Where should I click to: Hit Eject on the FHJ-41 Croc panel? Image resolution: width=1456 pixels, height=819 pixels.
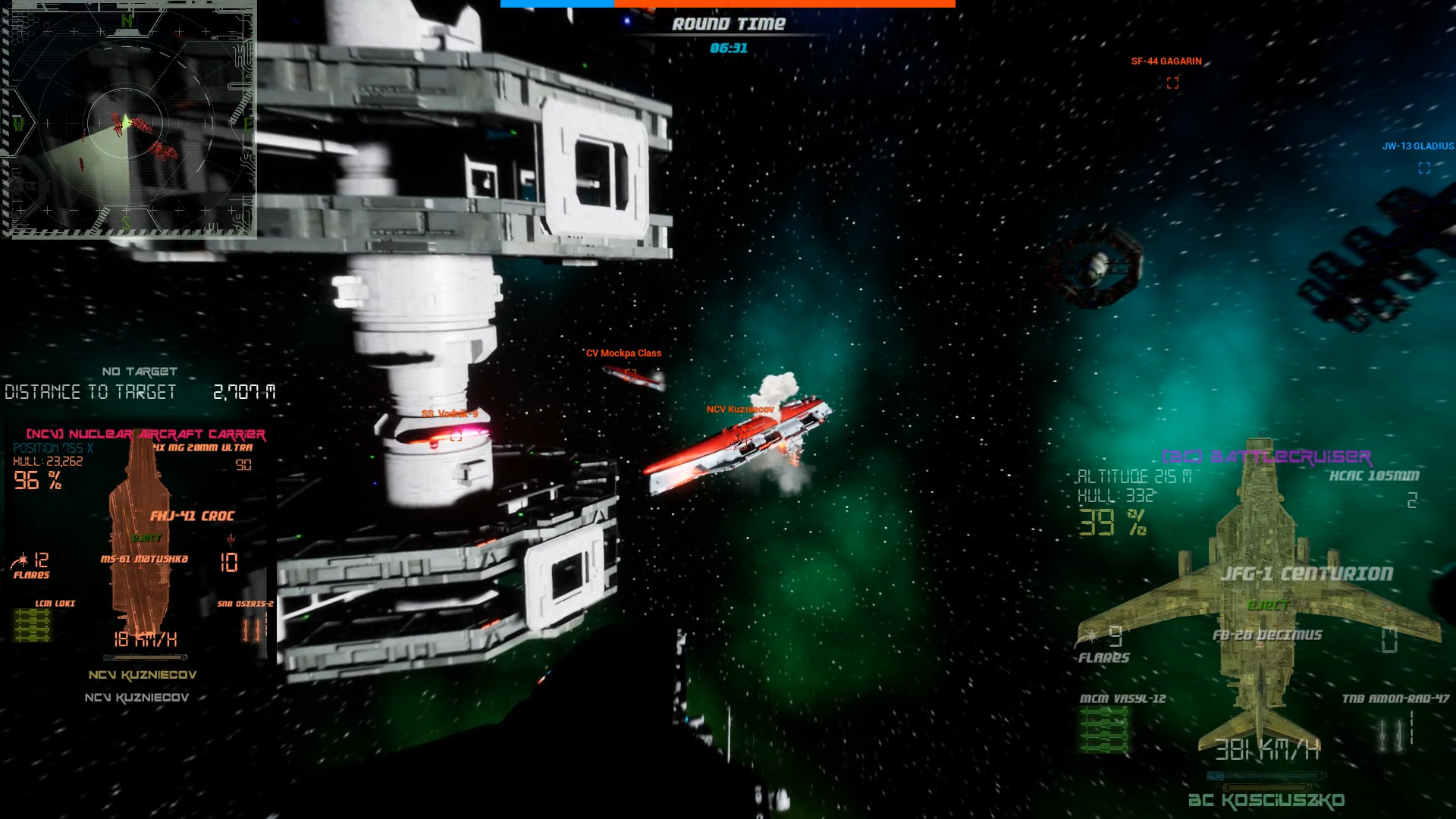[x=147, y=538]
